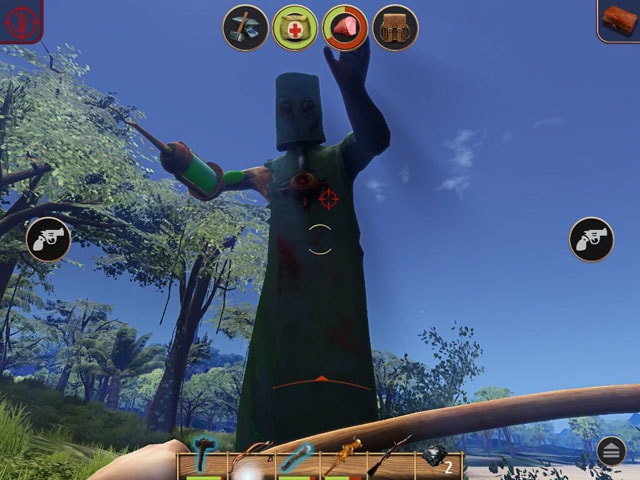The width and height of the screenshot is (640, 480).
Task: Tap the right revolver fire button
Action: click(x=591, y=239)
